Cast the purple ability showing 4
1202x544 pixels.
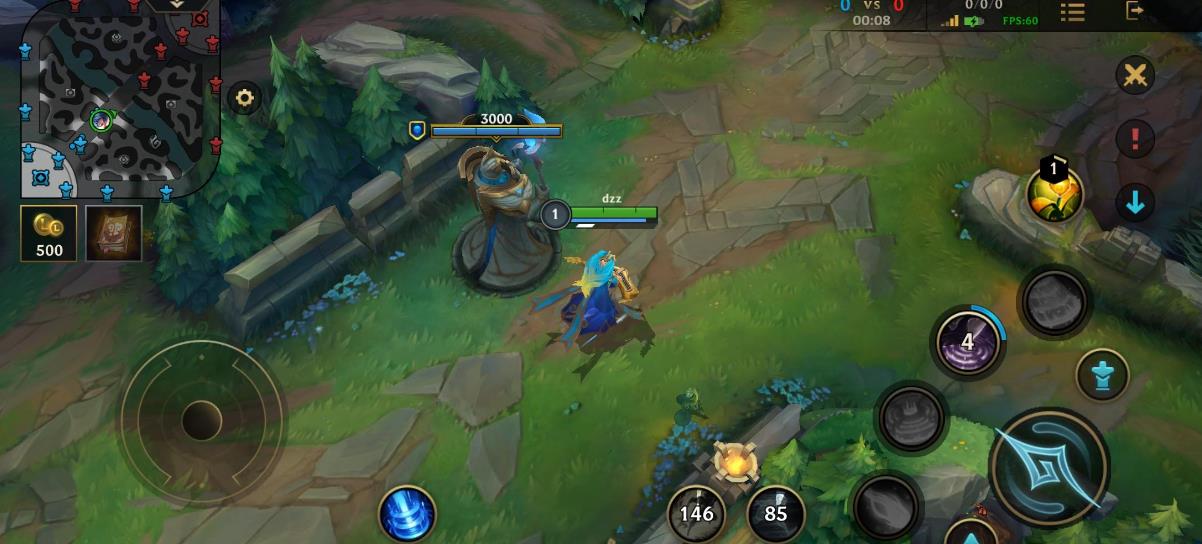point(967,342)
